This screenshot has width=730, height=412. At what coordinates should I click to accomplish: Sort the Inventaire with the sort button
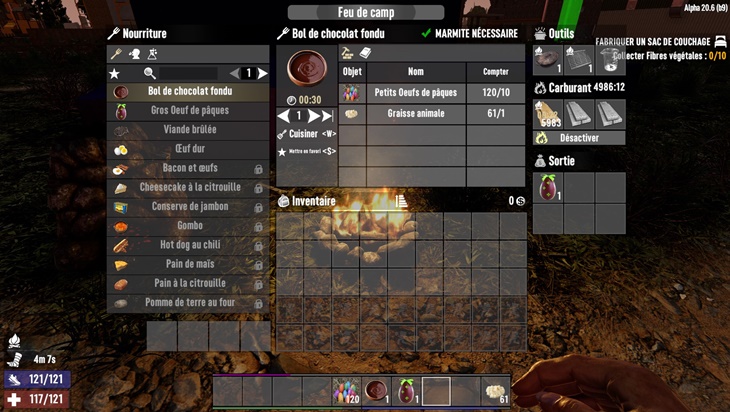click(x=401, y=201)
